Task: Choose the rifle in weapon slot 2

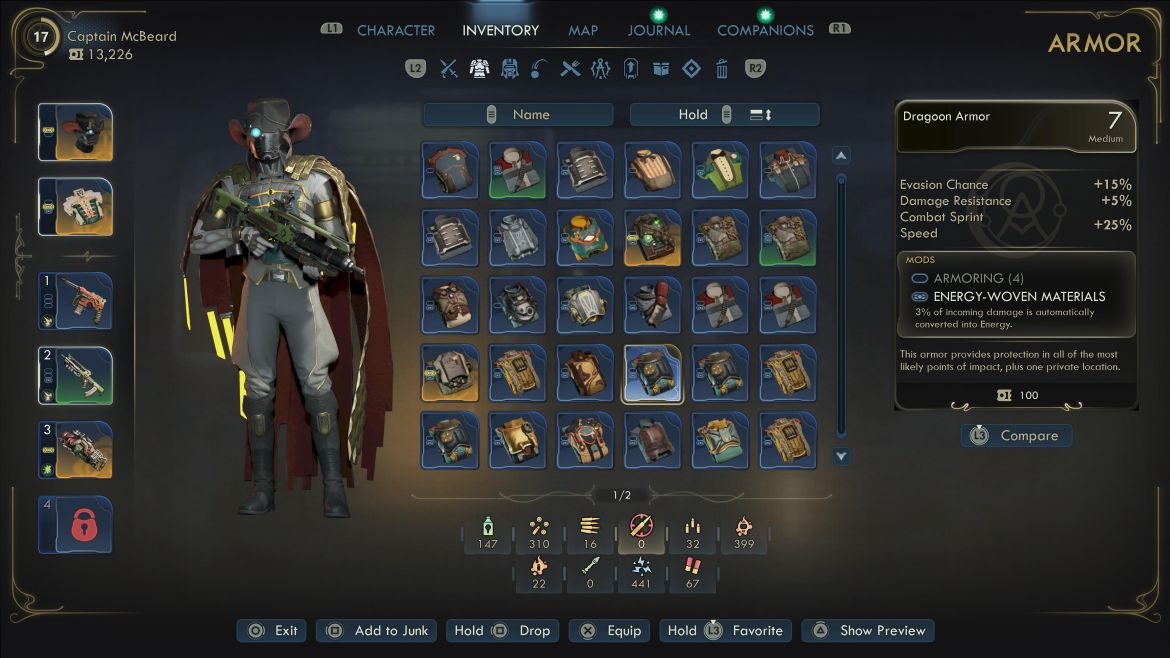Action: [75, 375]
